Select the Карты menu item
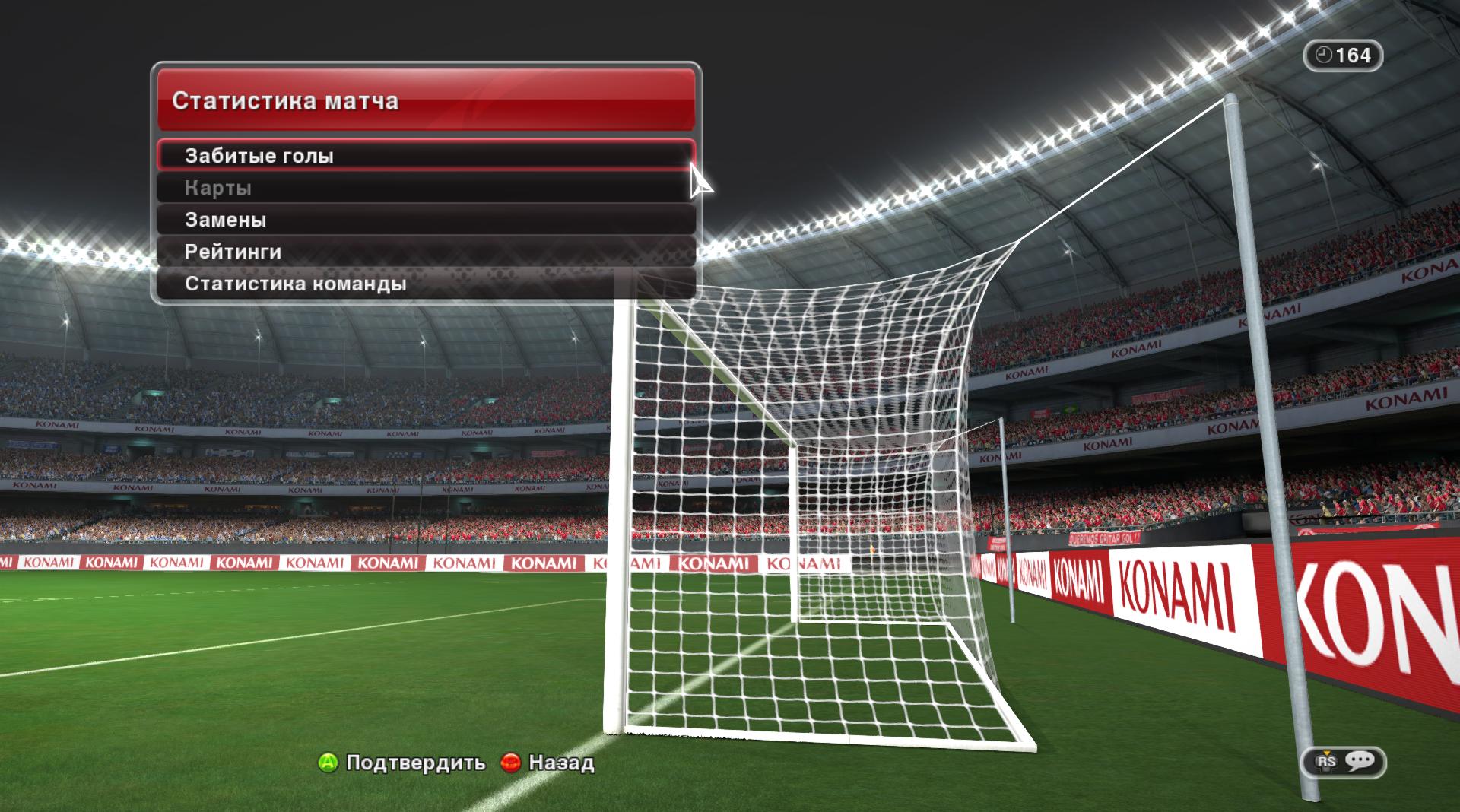The height and width of the screenshot is (812, 1460). (424, 188)
